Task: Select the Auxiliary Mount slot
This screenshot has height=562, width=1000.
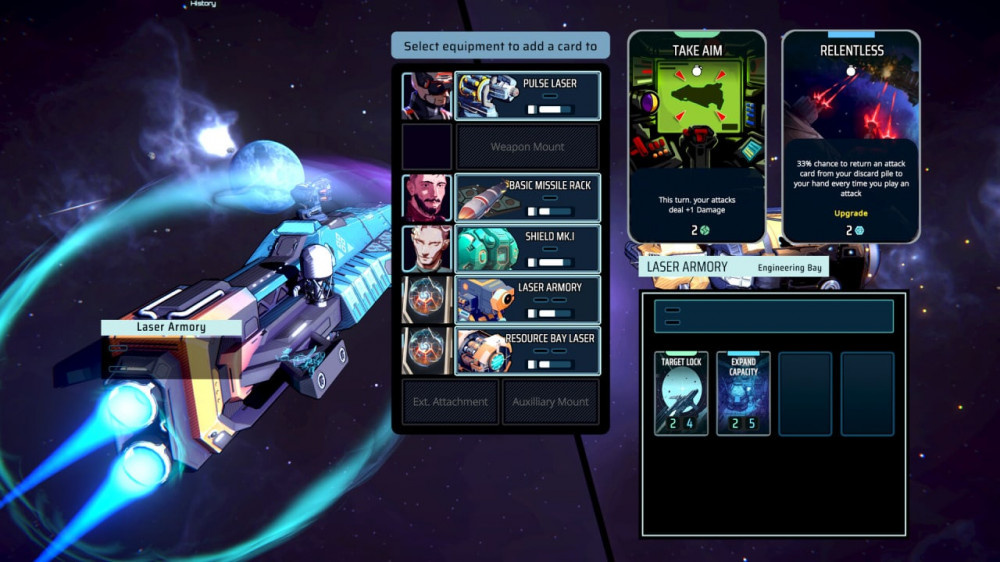Action: [551, 402]
